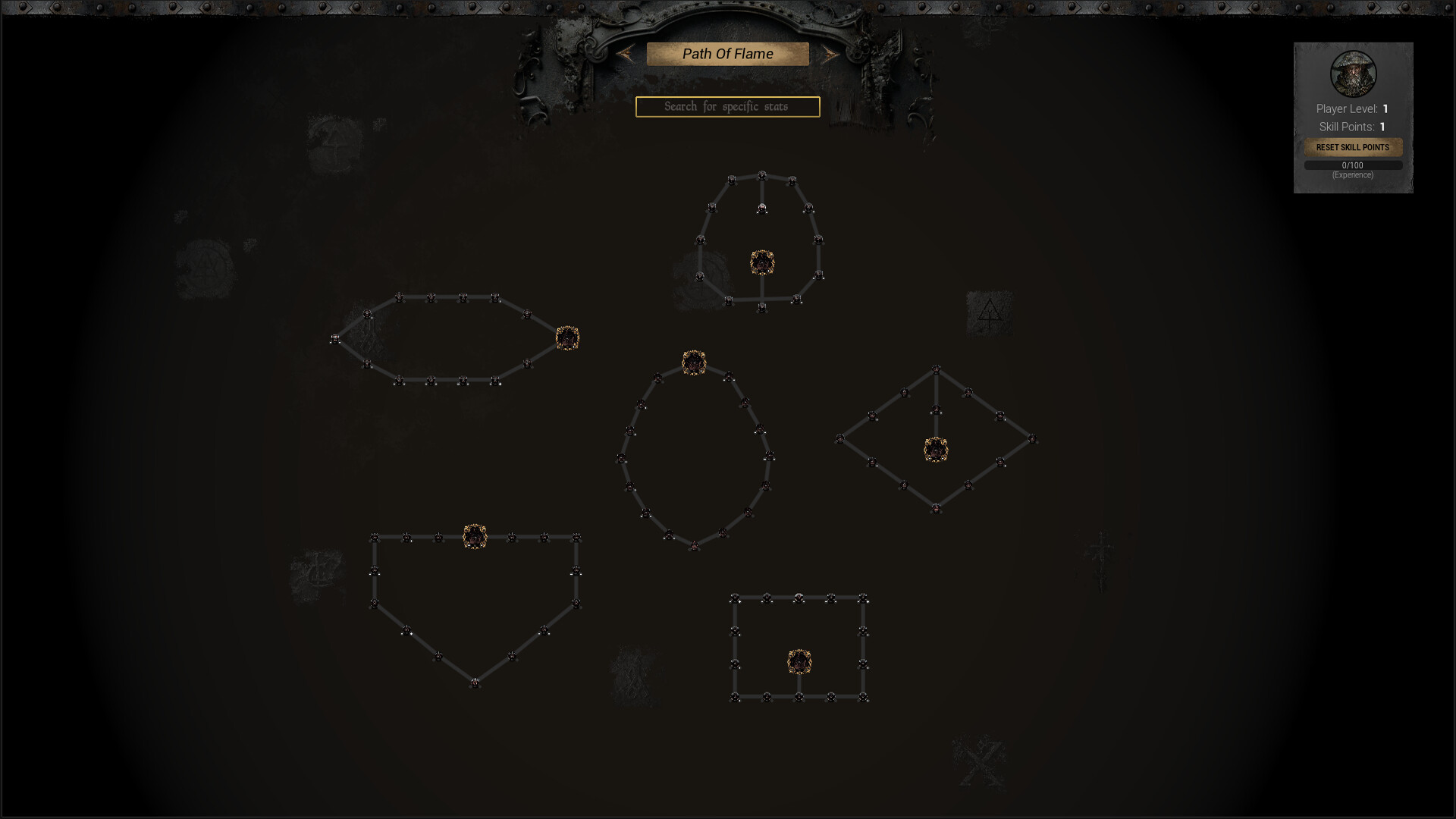Screen dimensions: 1456x819
Task: Select the keystone of the left hexagonal cluster
Action: pyautogui.click(x=567, y=337)
